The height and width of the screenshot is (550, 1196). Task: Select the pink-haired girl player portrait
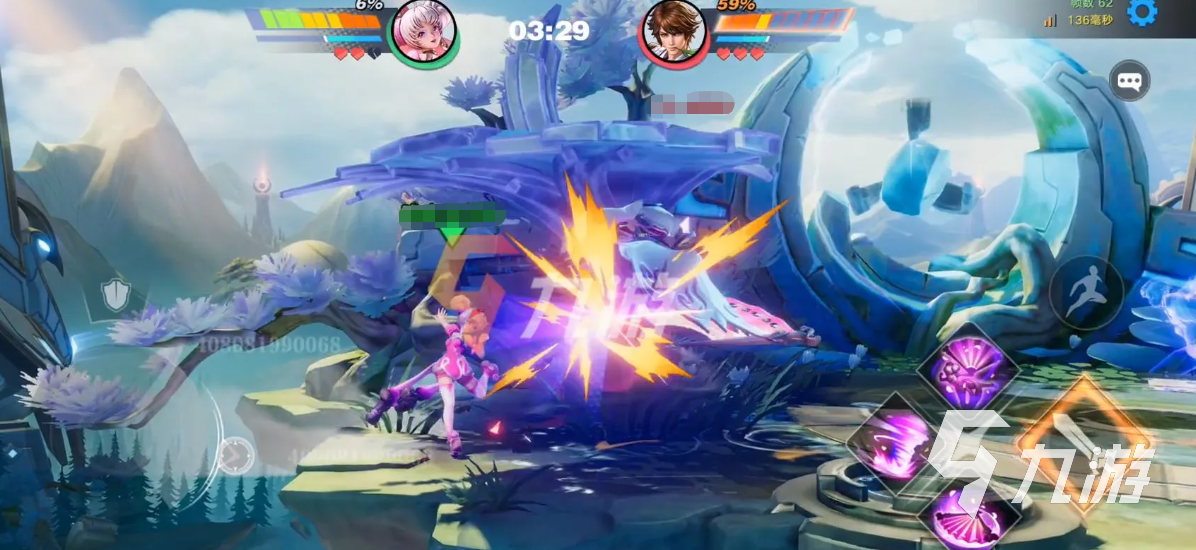(422, 30)
